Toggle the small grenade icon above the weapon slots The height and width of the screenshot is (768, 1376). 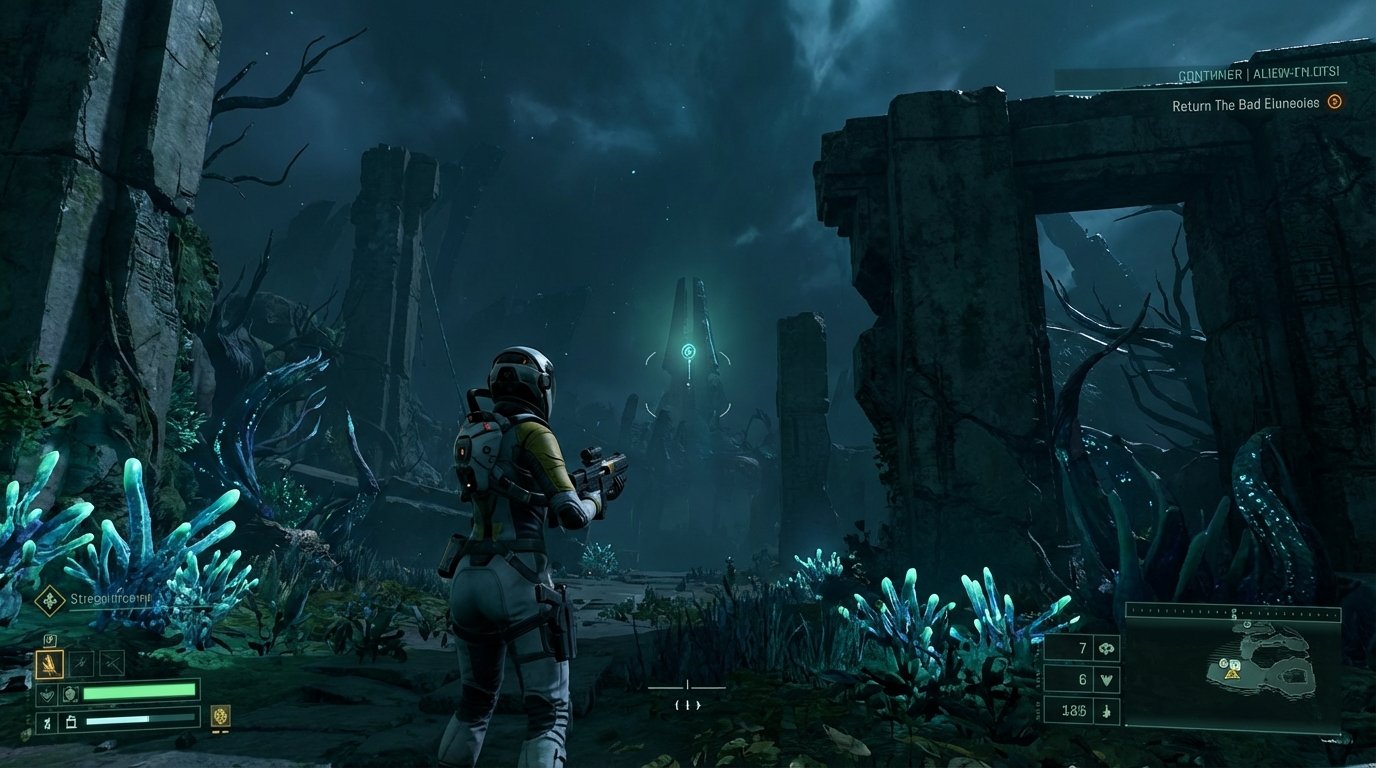pyautogui.click(x=50, y=640)
